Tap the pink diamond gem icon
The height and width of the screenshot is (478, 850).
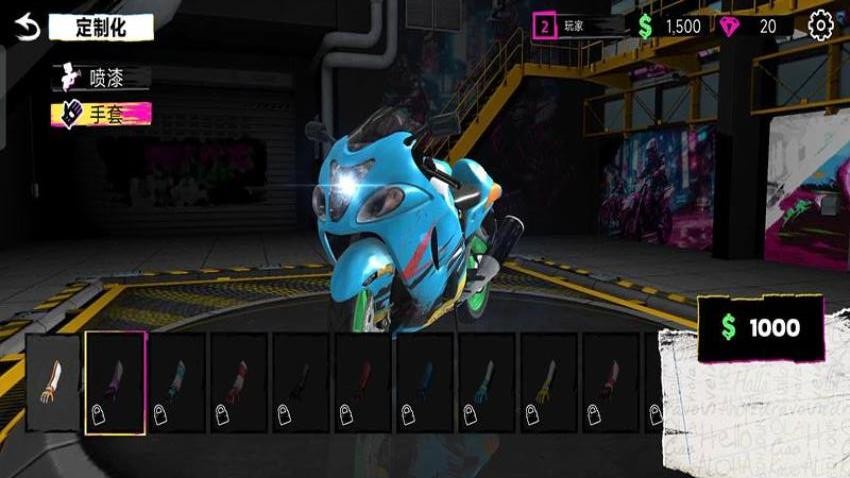tap(728, 27)
